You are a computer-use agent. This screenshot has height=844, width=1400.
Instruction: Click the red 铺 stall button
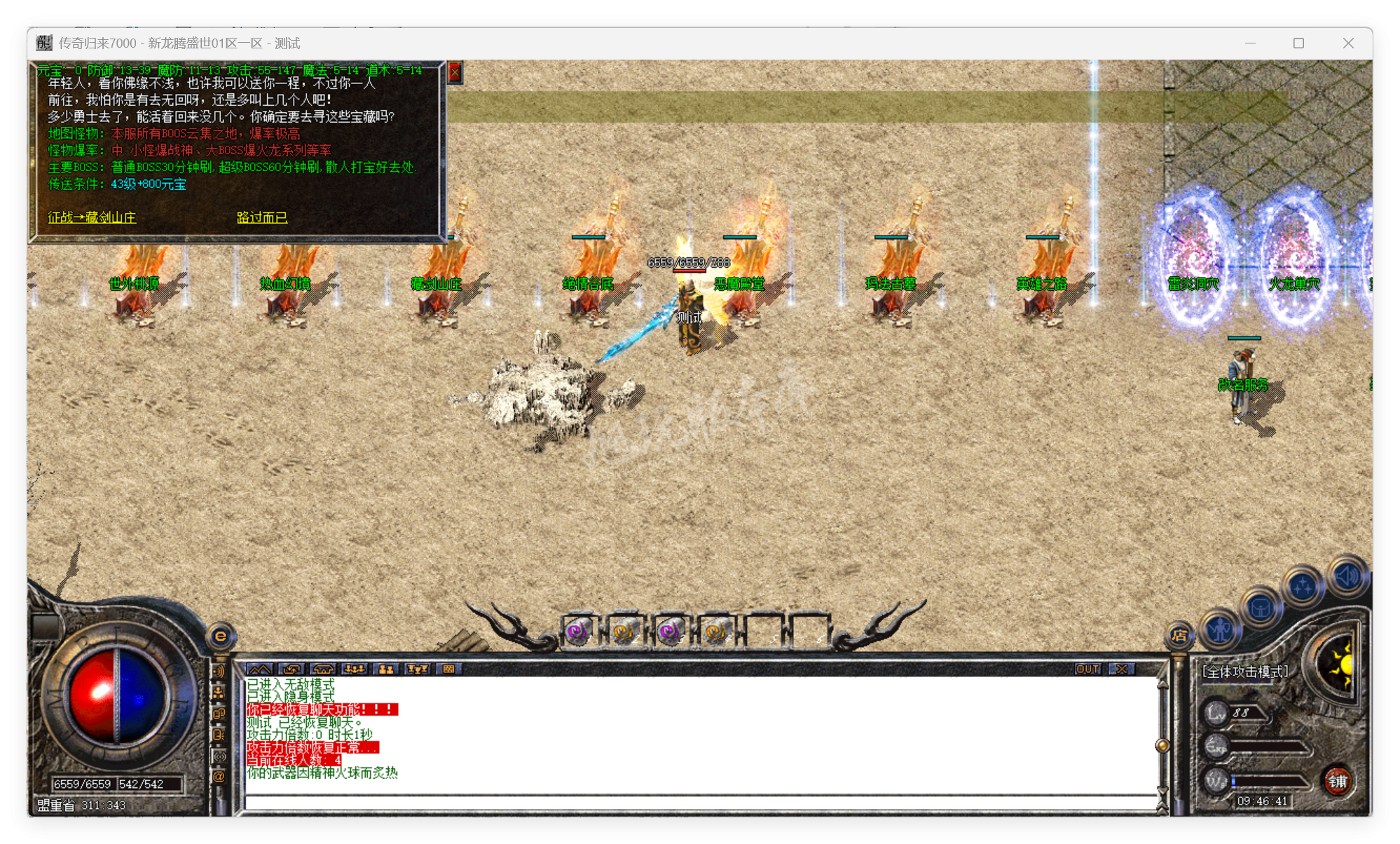1337,781
